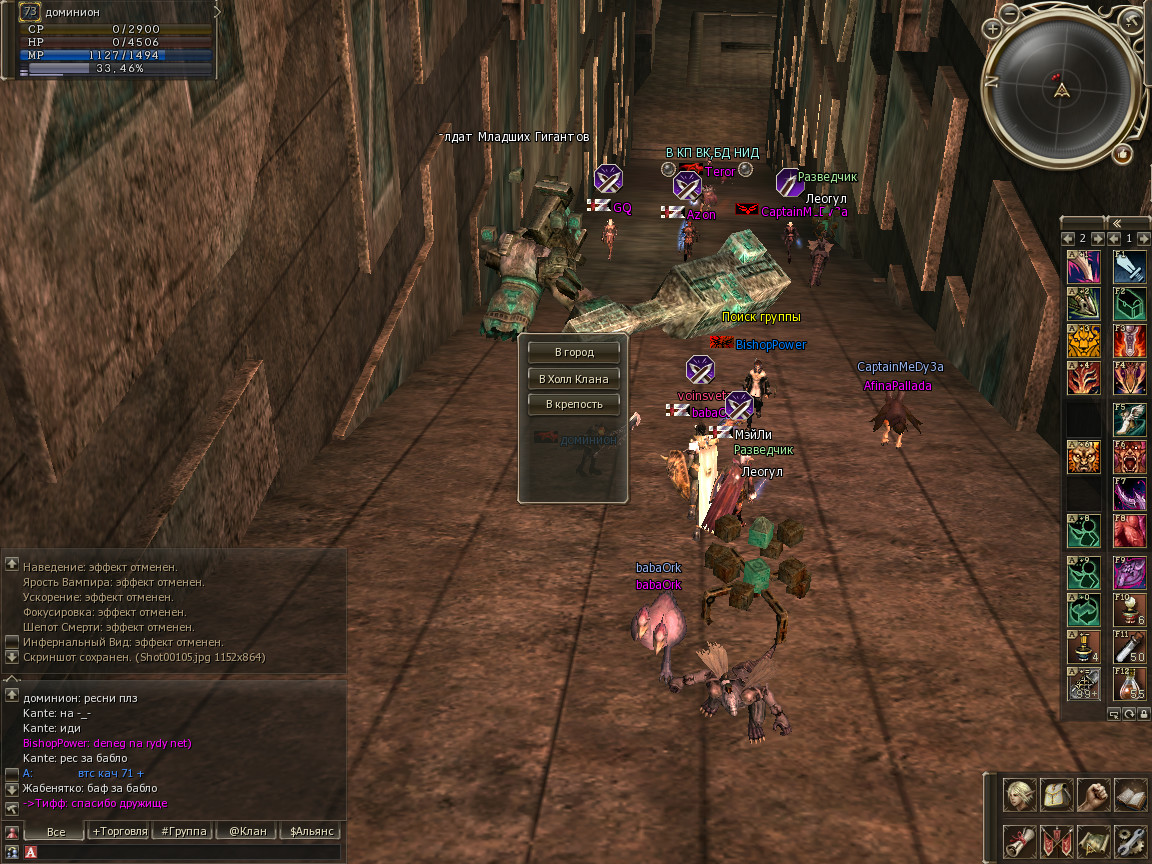The height and width of the screenshot is (864, 1152).
Task: Switch to the "Все" chat tab
Action: (55, 831)
